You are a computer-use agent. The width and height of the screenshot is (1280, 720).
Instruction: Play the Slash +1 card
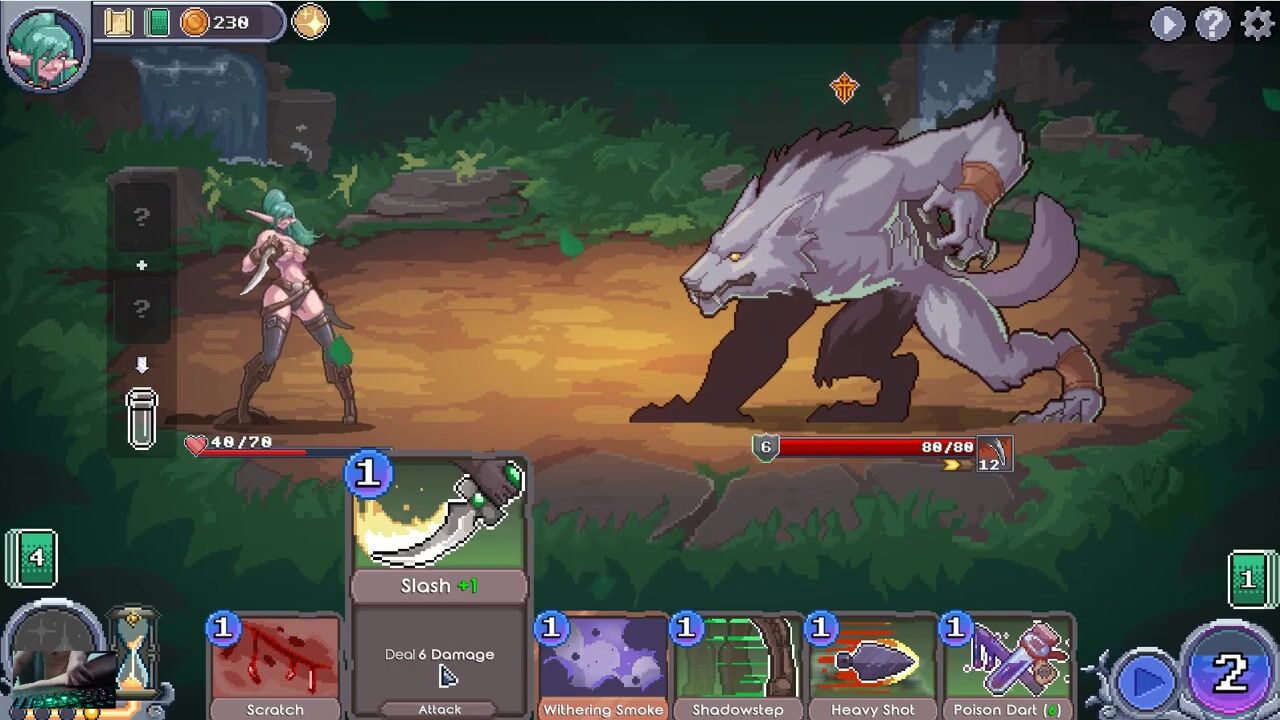pyautogui.click(x=439, y=585)
